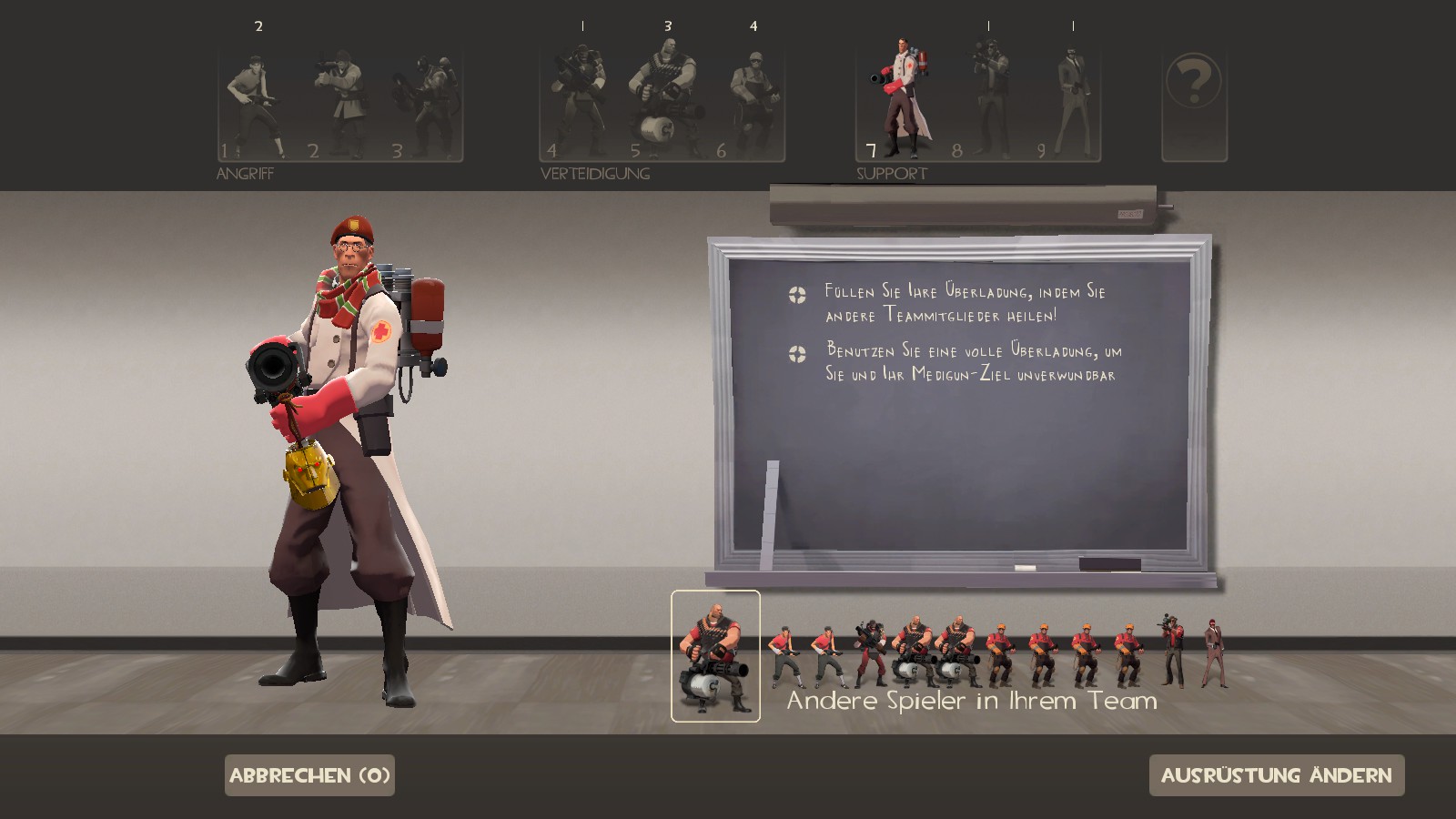The height and width of the screenshot is (819, 1456).
Task: Select the highlighted Medic class
Action: [899, 102]
